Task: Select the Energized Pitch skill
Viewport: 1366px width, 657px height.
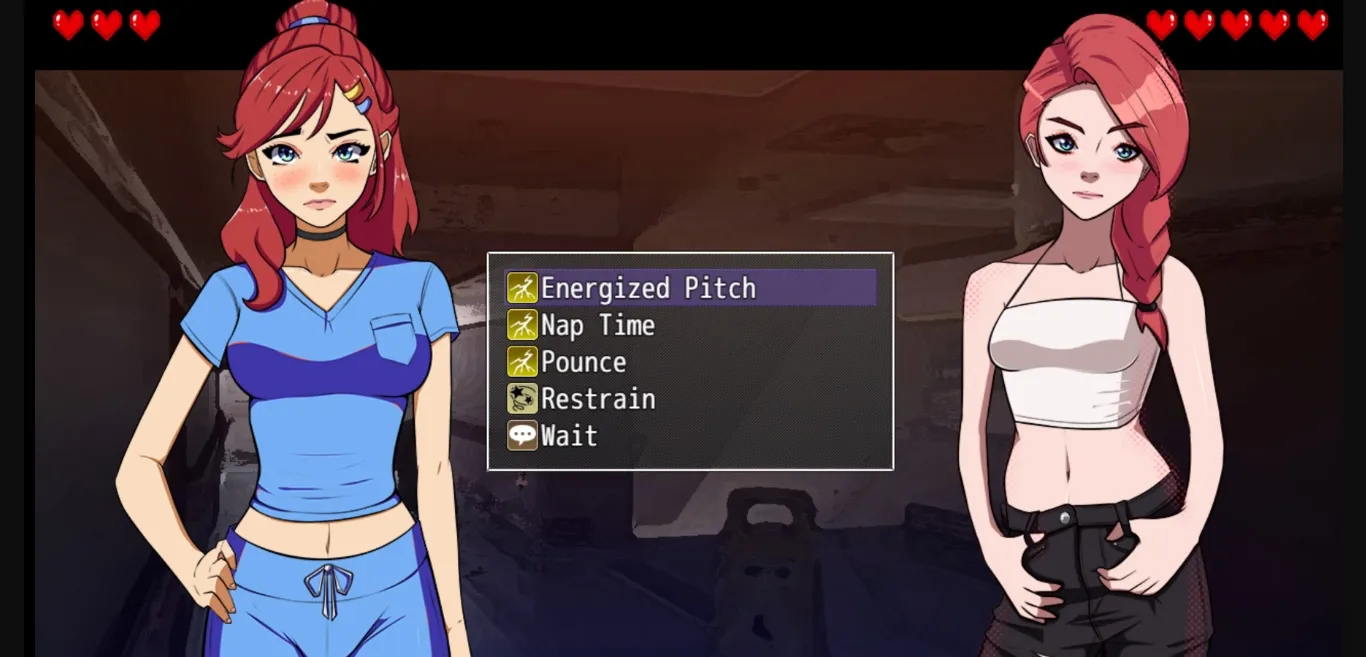Action: point(648,288)
